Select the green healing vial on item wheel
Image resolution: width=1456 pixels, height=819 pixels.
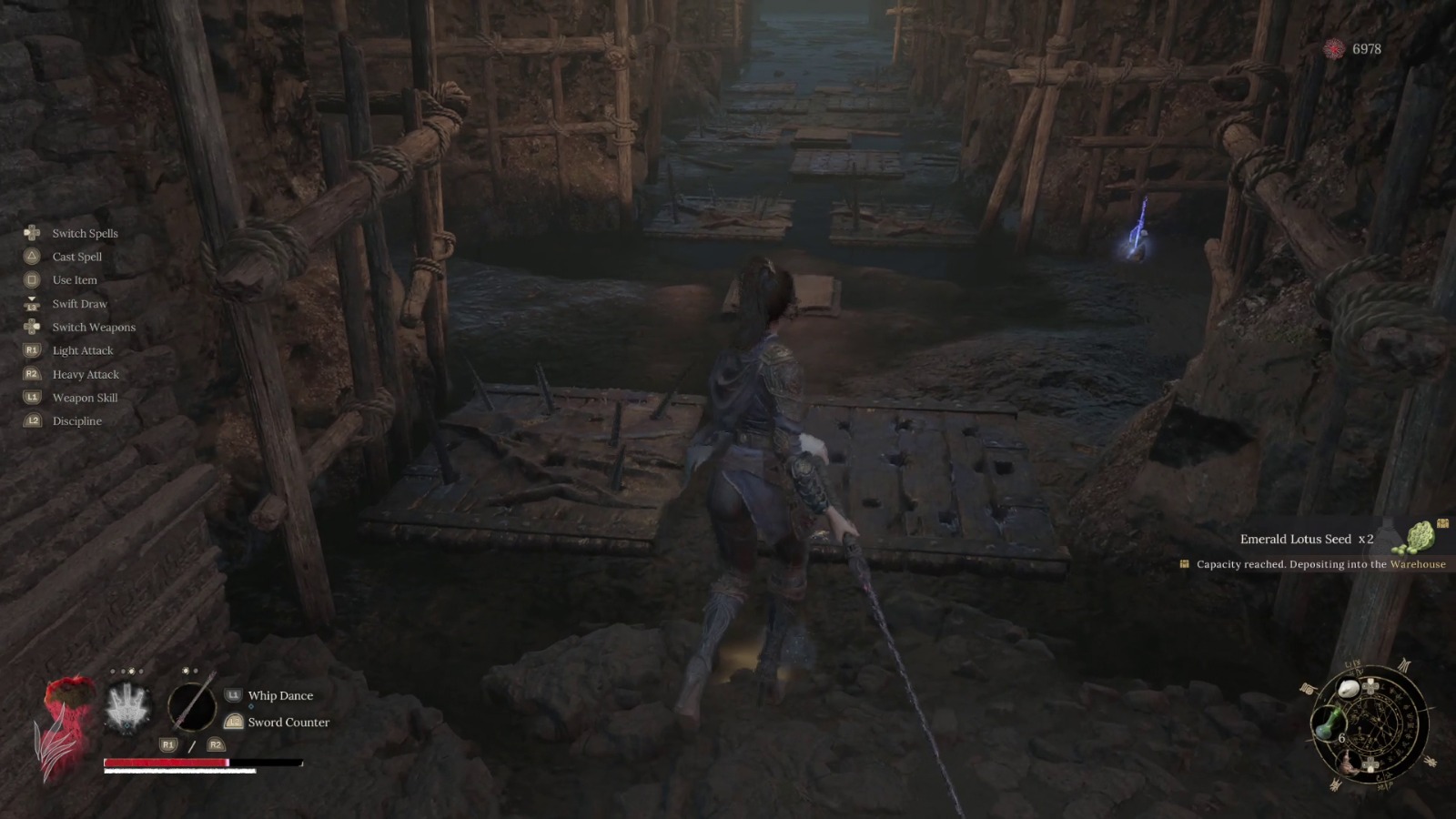[1330, 723]
